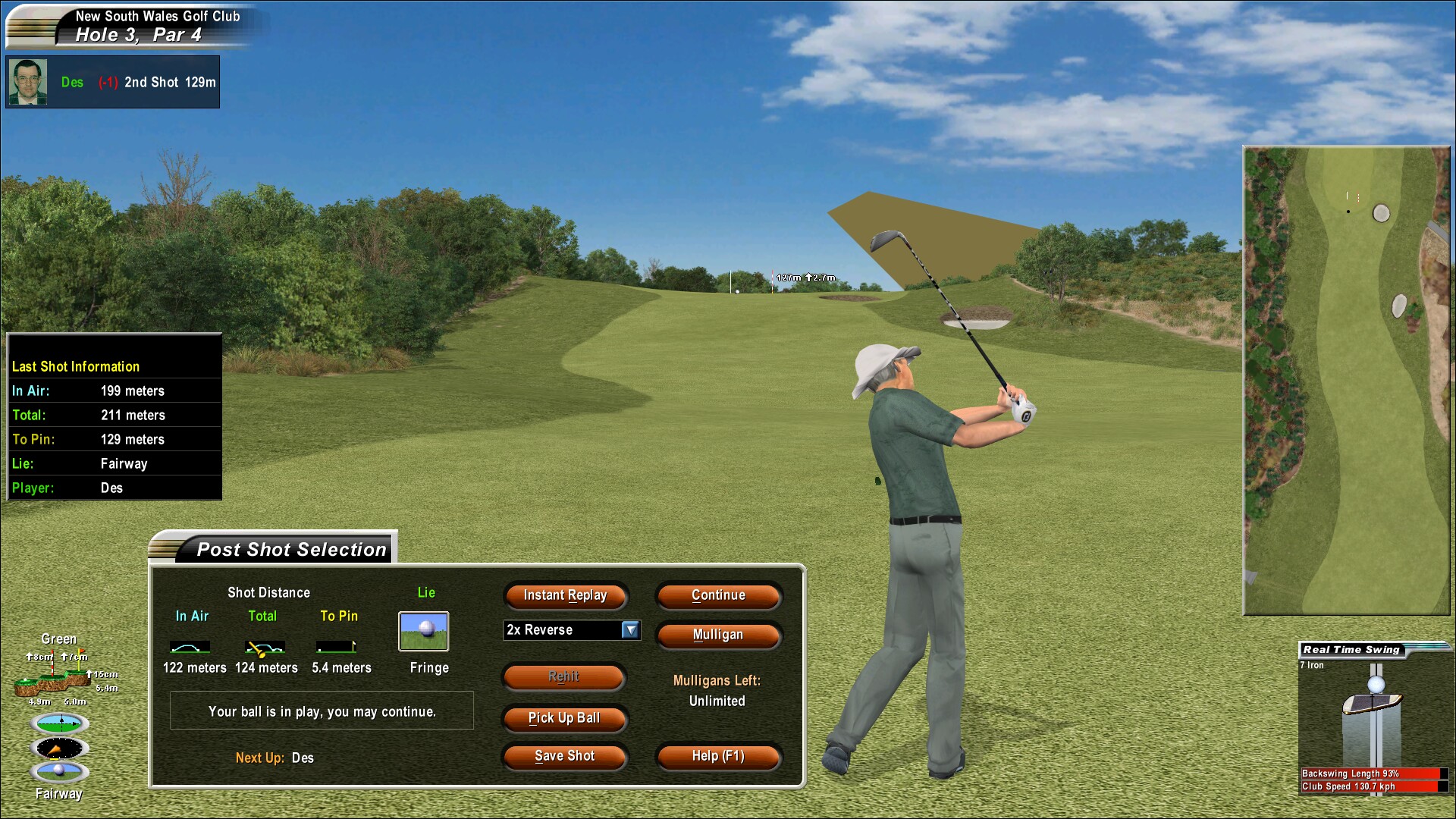Open the 2x Reverse replay dropdown
The height and width of the screenshot is (819, 1456).
coord(630,630)
